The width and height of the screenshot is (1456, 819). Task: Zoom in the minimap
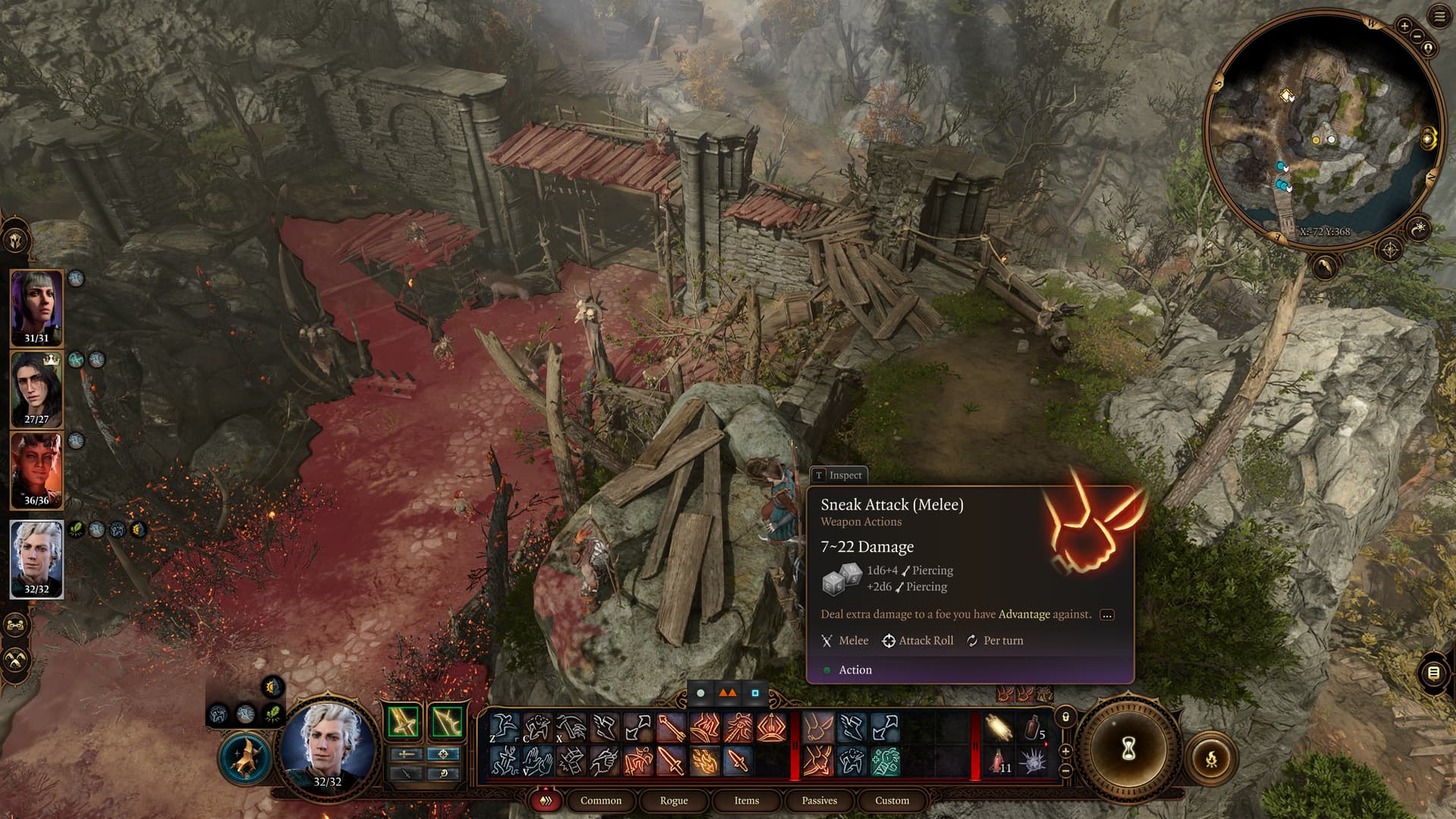[x=1404, y=26]
